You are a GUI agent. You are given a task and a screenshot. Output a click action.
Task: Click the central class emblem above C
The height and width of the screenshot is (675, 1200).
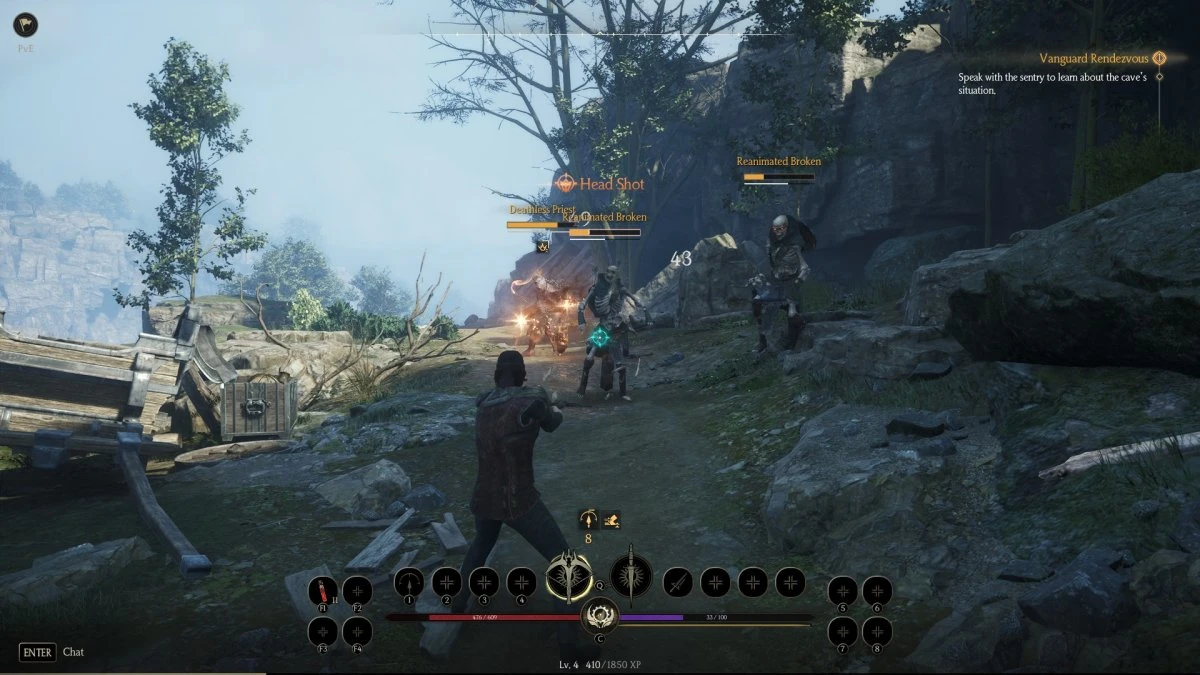[x=600, y=614]
